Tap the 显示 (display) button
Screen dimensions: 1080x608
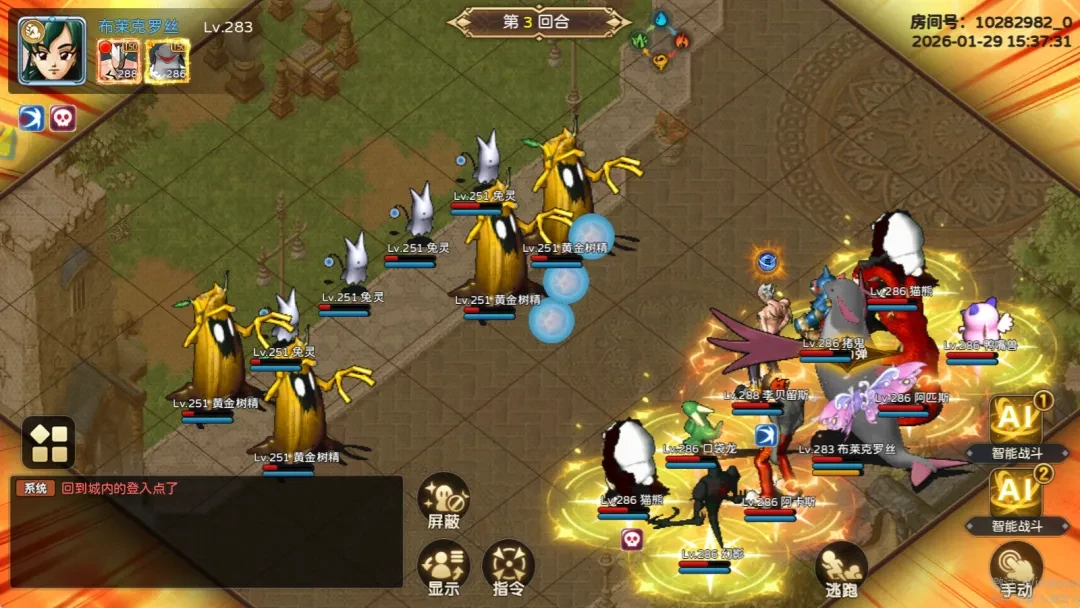[443, 567]
